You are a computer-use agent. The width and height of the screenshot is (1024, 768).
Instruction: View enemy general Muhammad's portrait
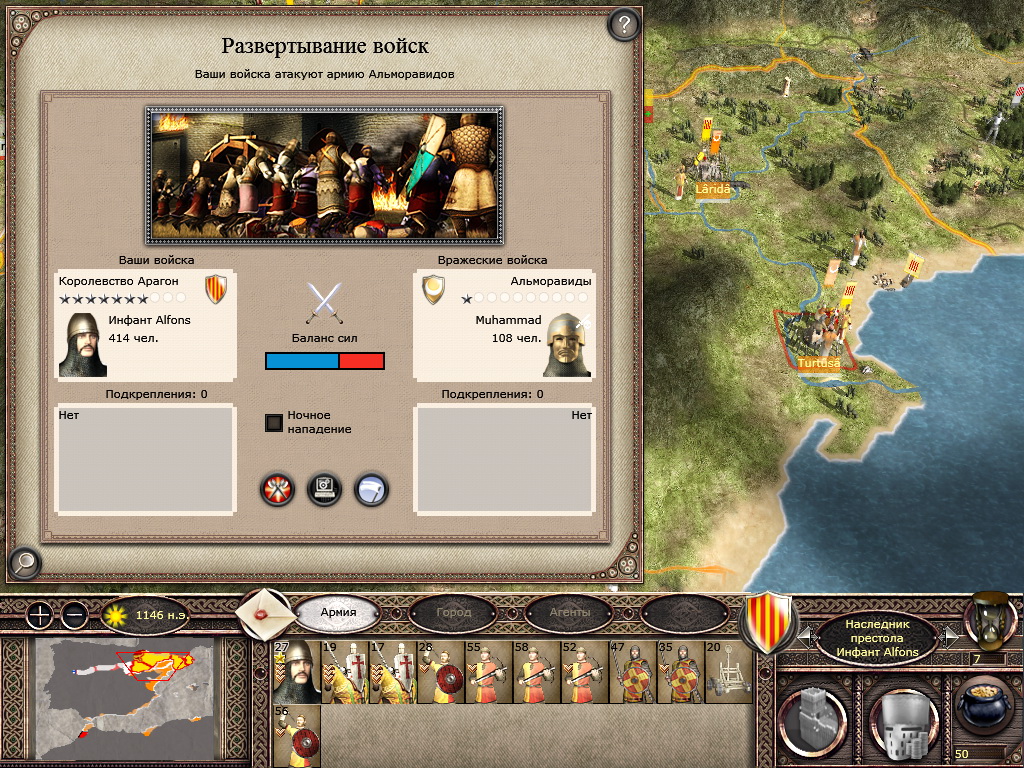pos(567,345)
